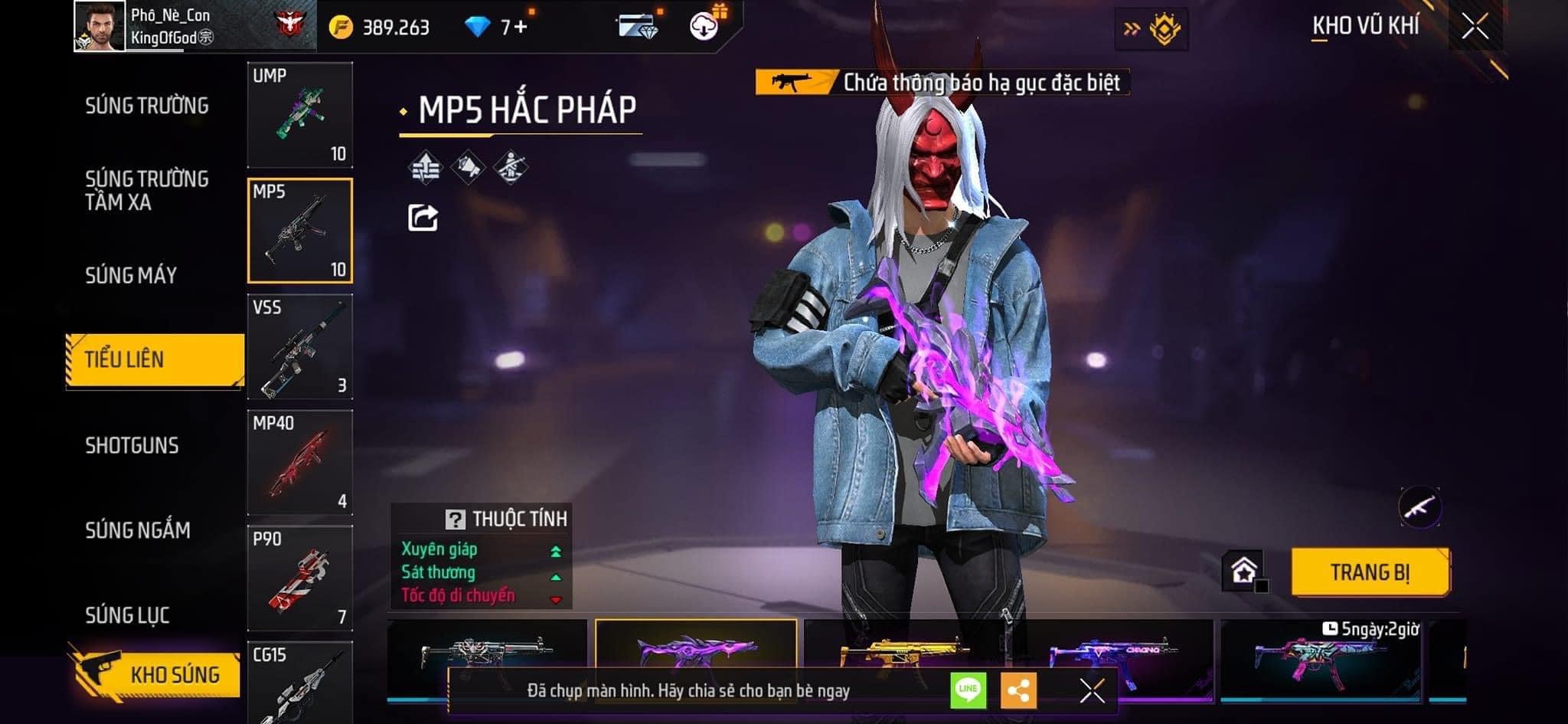Choose the VSS weapon tile
Screen dimensions: 1568x724
click(300, 347)
